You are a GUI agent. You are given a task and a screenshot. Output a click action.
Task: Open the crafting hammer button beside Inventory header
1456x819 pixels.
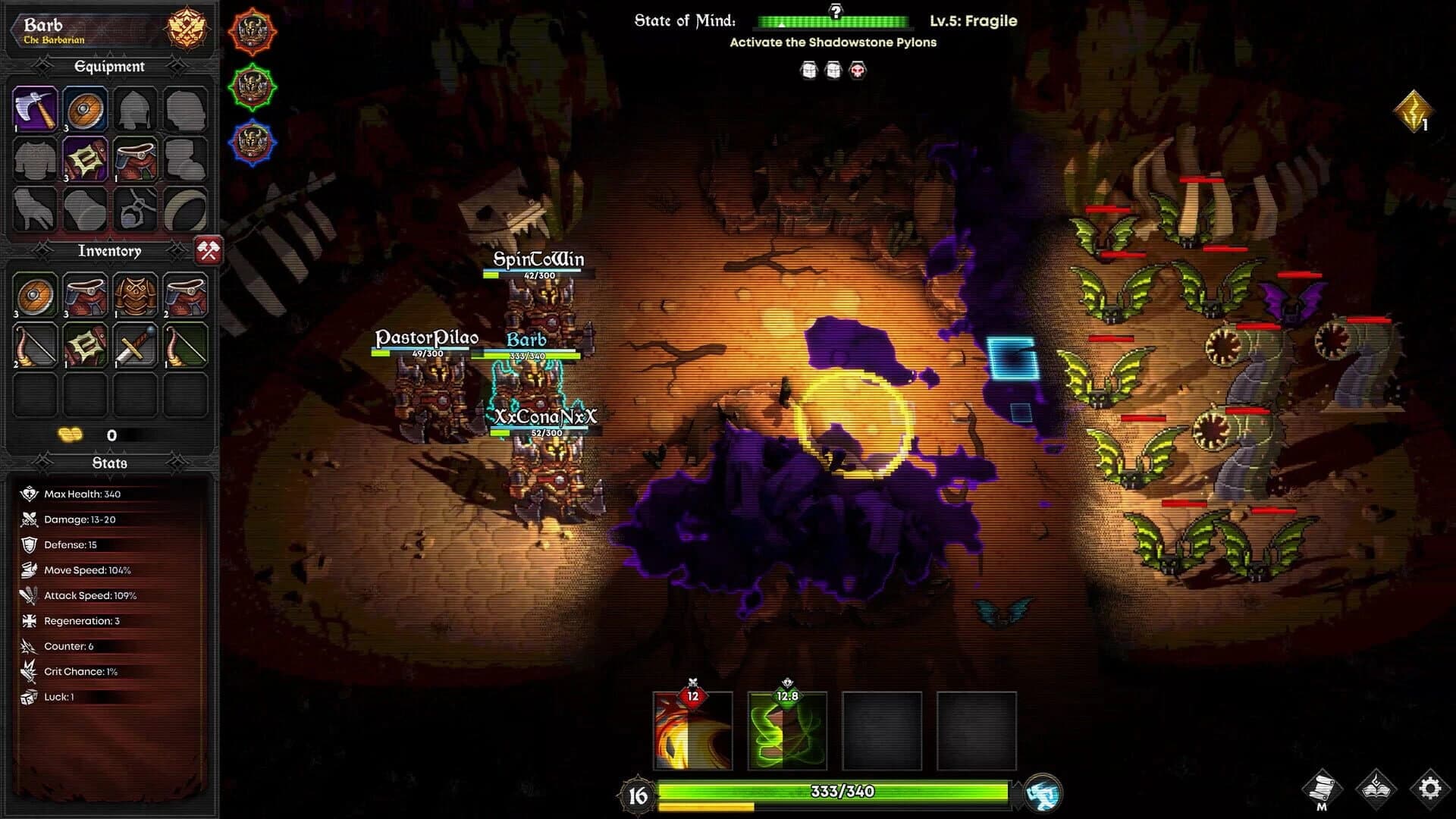coord(210,251)
